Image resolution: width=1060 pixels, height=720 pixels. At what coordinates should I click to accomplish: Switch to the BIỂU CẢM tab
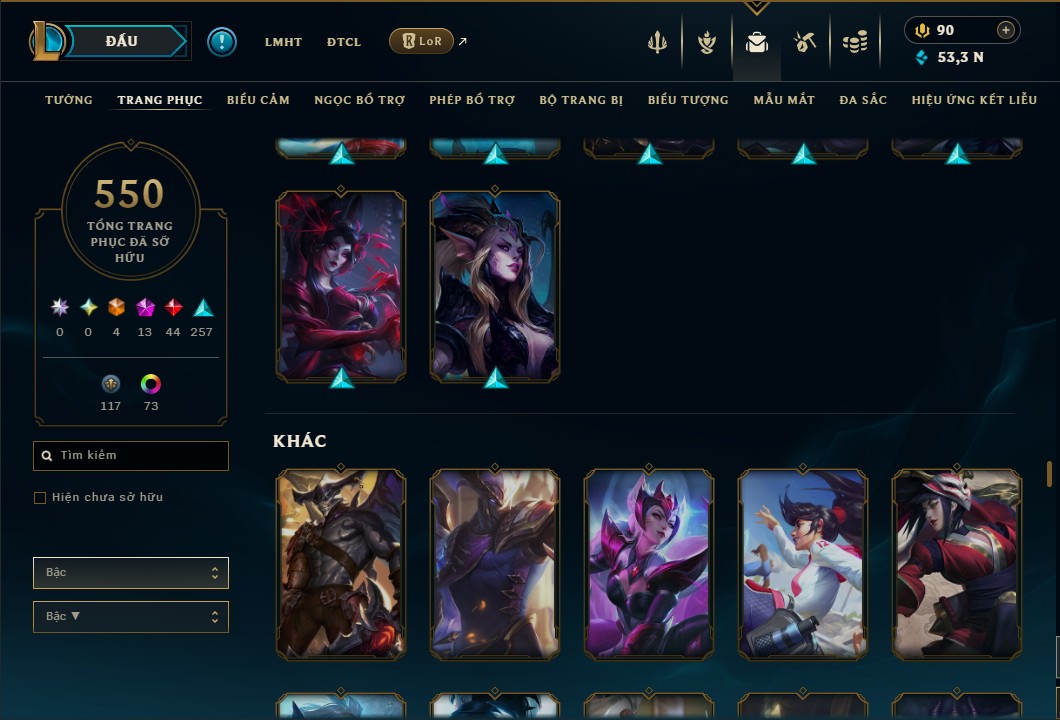(258, 100)
